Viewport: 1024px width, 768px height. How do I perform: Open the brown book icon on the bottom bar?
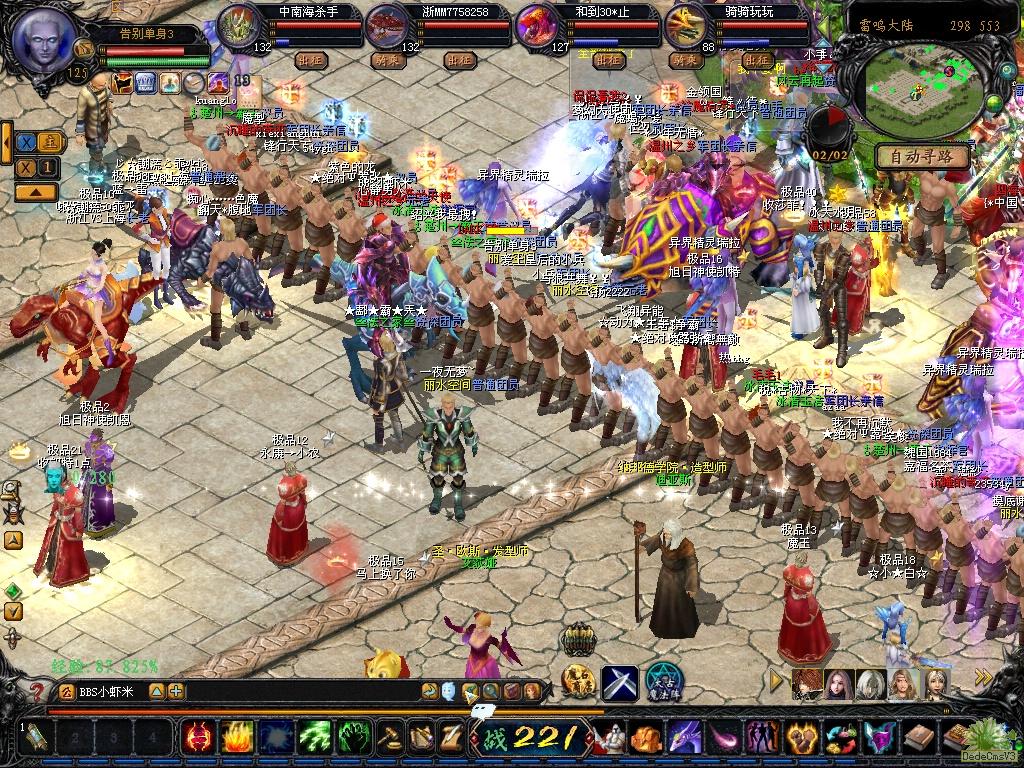(917, 738)
